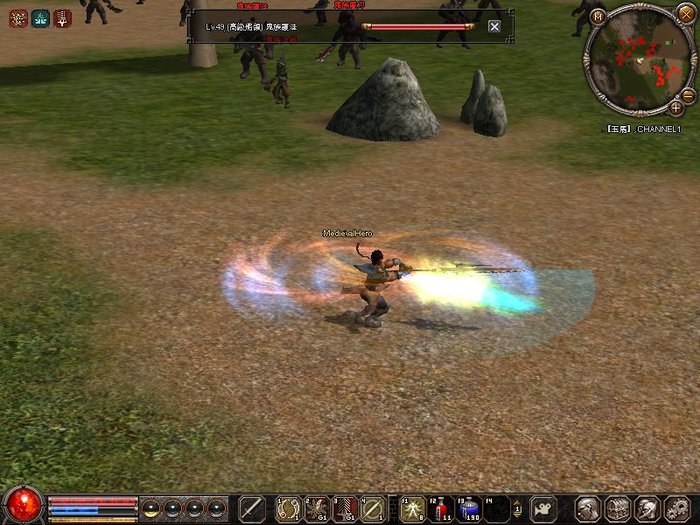Close the minimap with its X button

click(684, 13)
